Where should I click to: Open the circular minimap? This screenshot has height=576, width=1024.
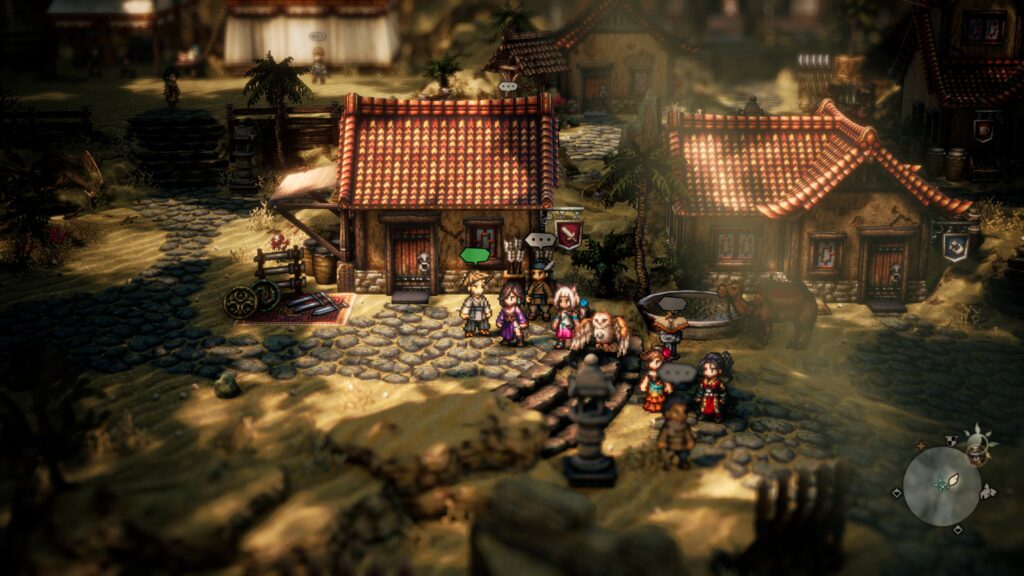pyautogui.click(x=941, y=486)
